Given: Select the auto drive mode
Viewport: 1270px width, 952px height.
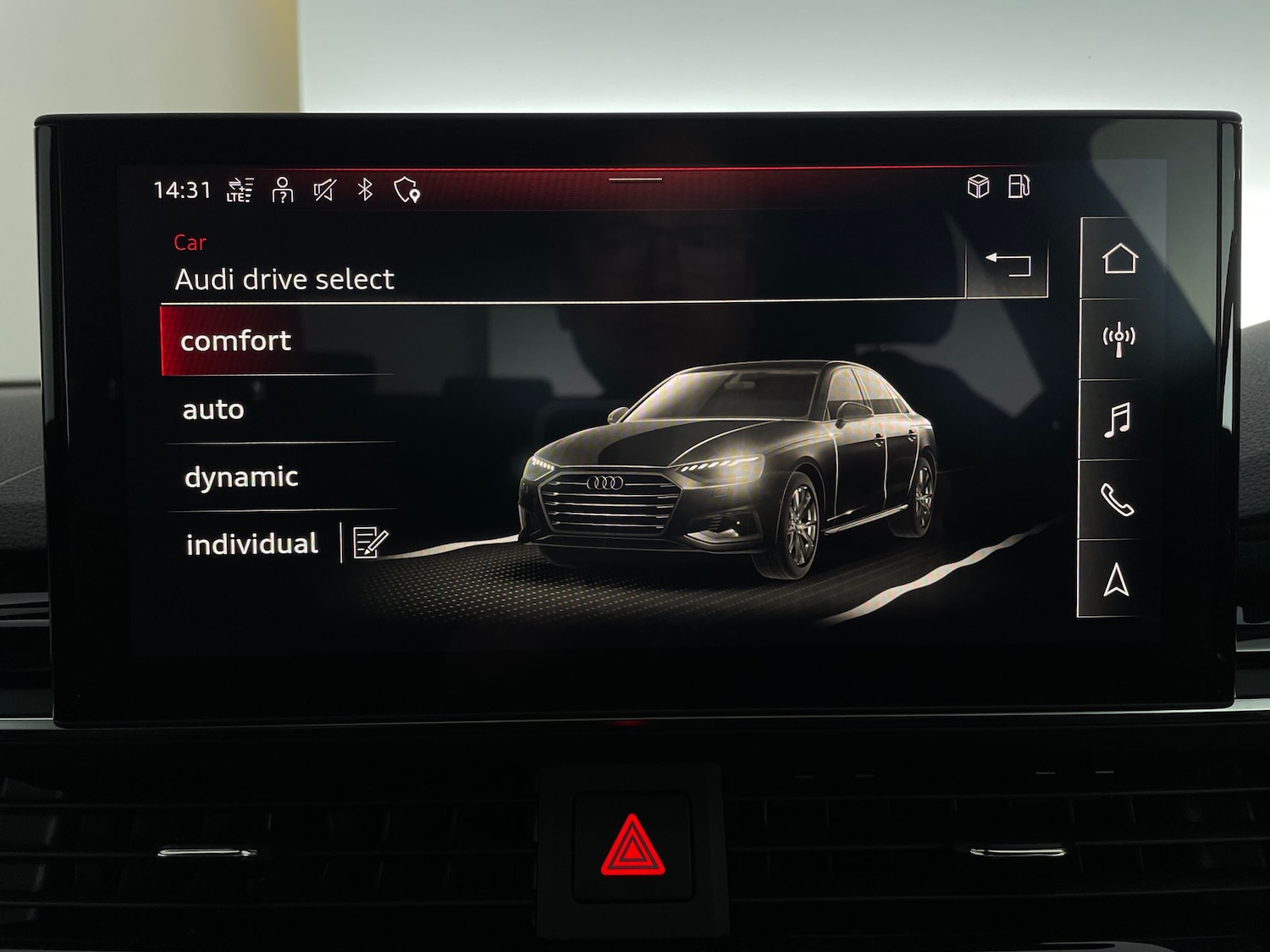Looking at the screenshot, I should point(213,409).
